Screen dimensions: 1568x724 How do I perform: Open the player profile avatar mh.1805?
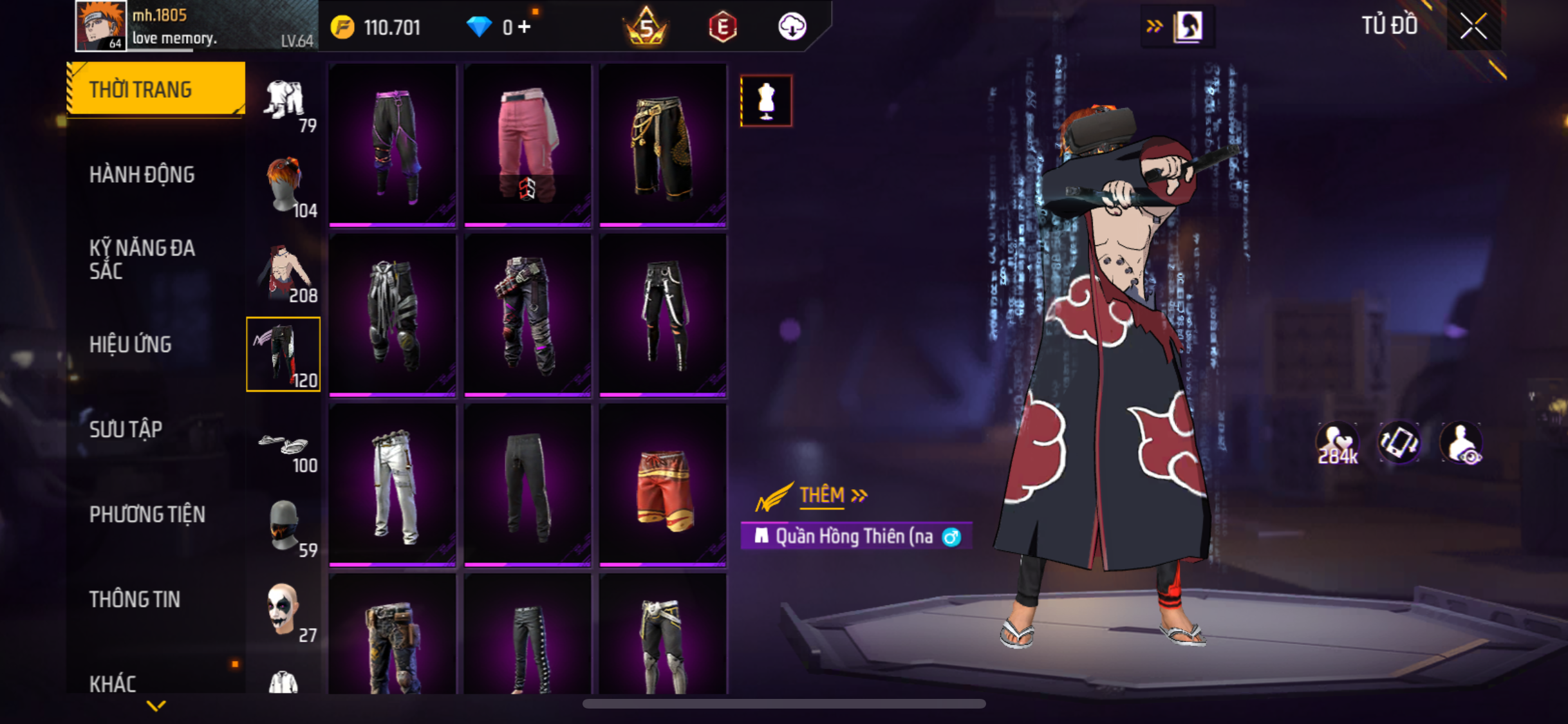pos(100,26)
